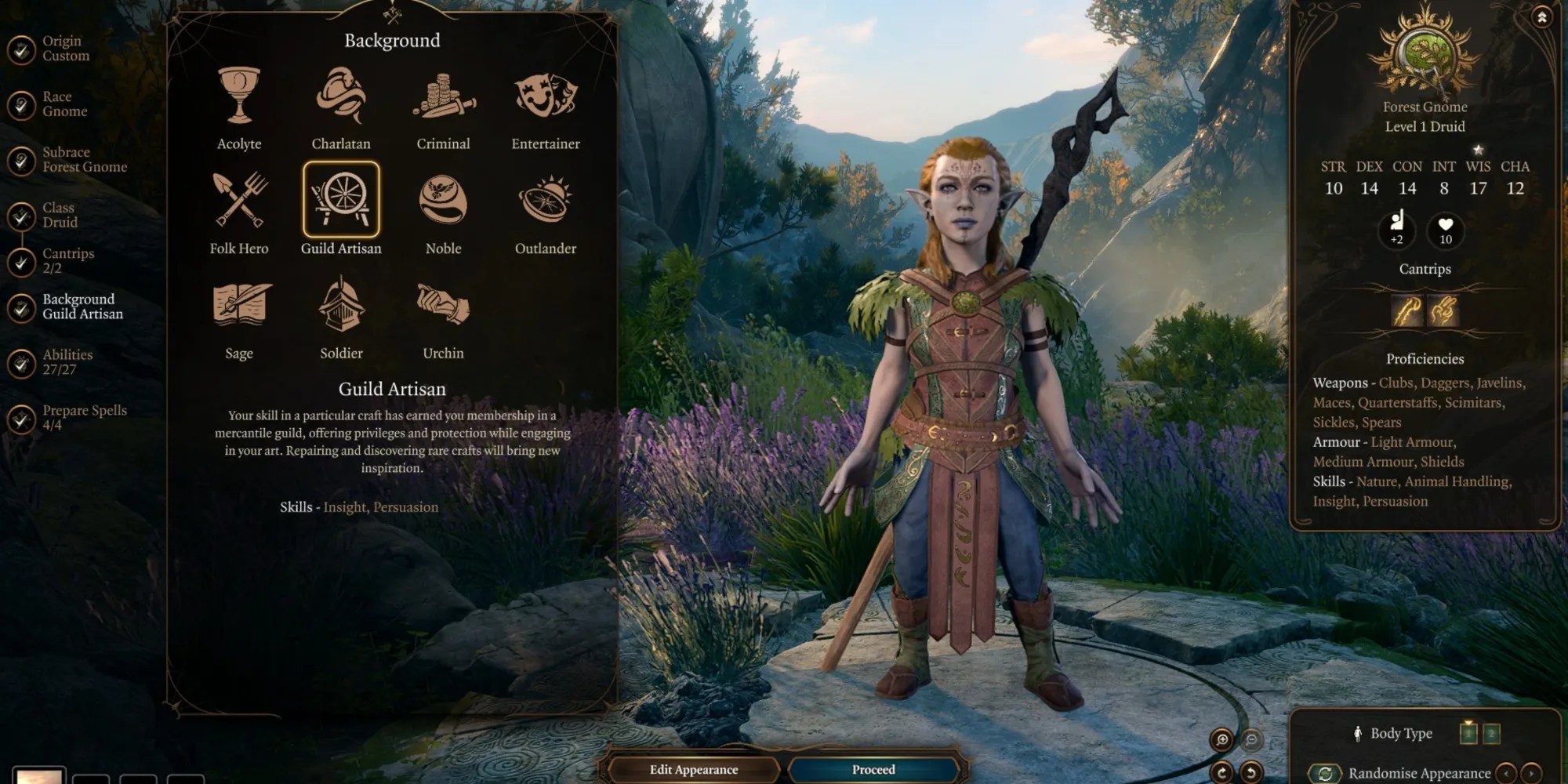Click the Proceed button
The height and width of the screenshot is (784, 1568).
point(873,770)
